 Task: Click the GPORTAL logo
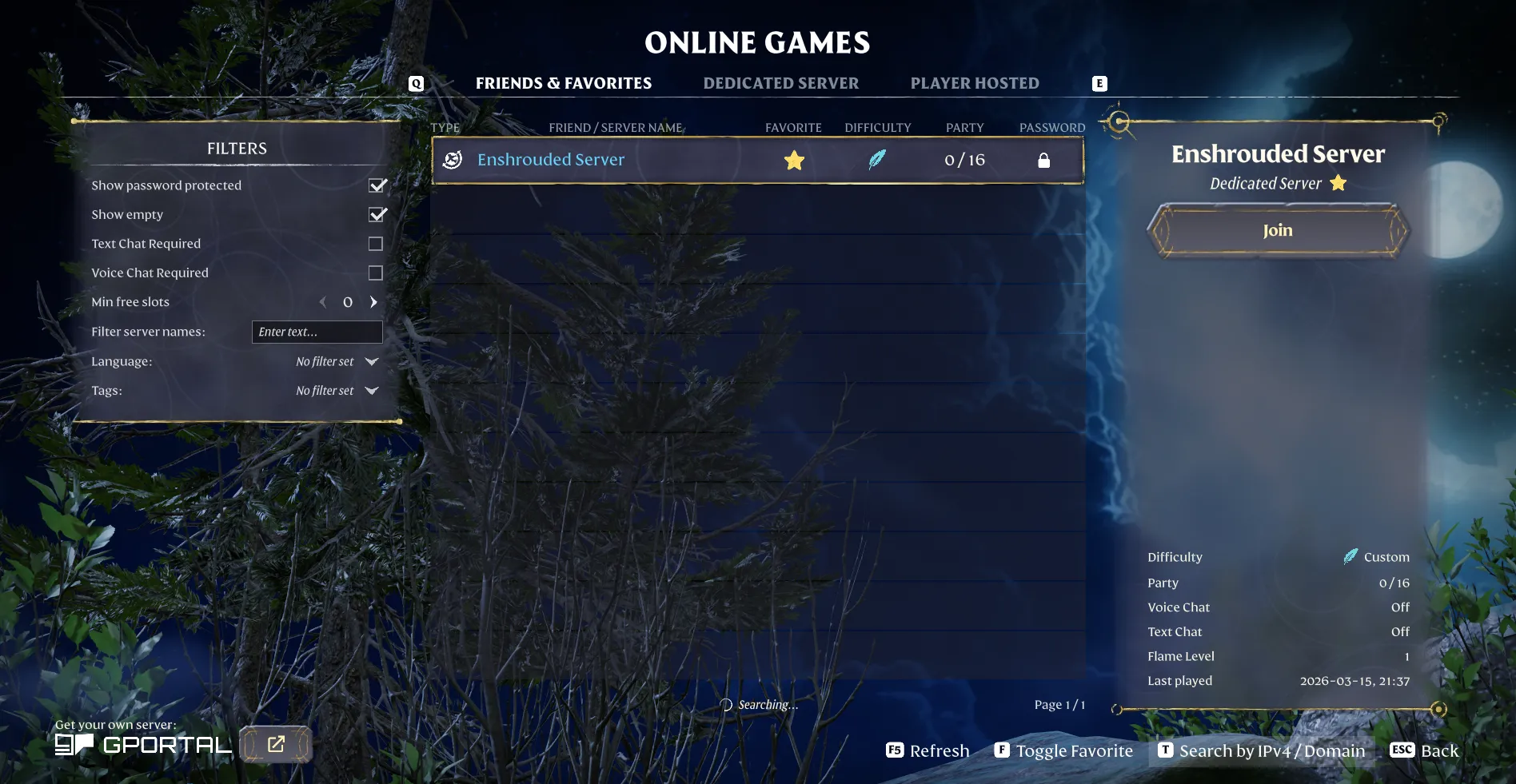point(142,743)
